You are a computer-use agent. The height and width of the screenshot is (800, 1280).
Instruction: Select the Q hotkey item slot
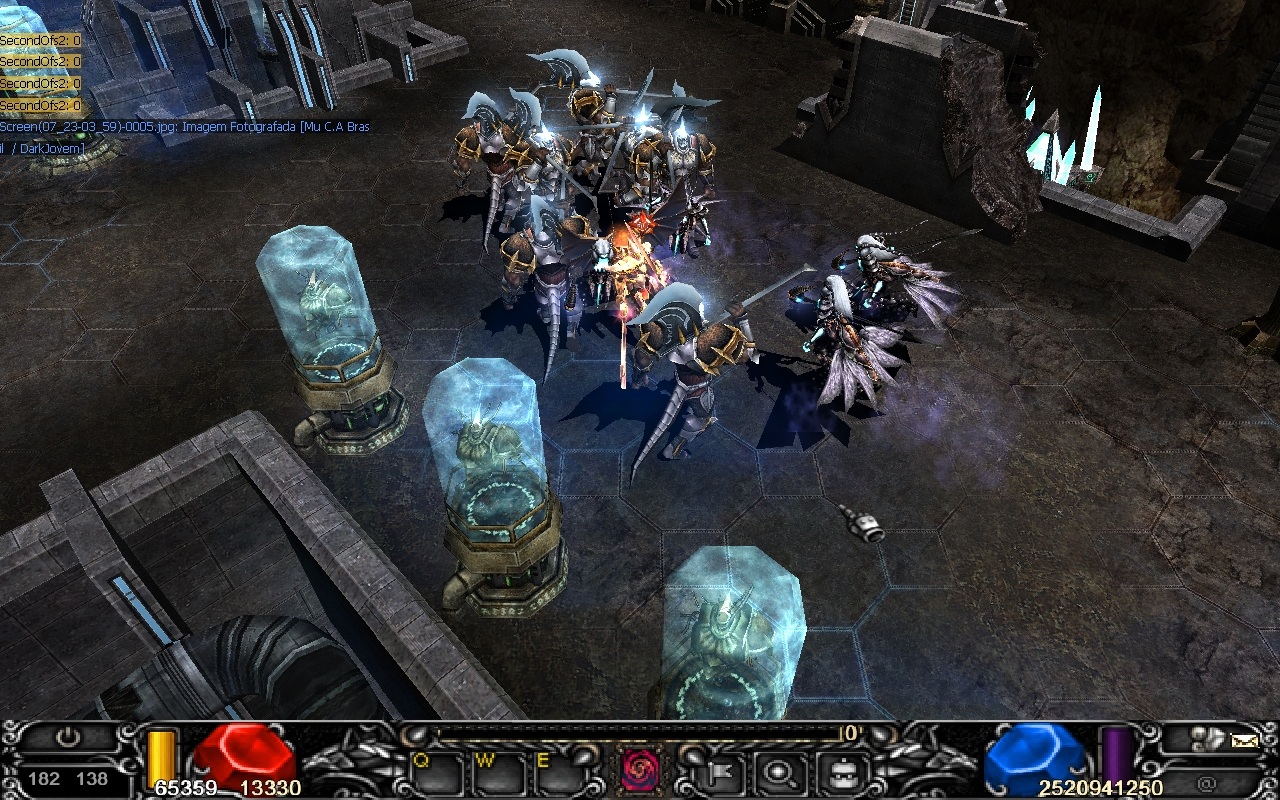point(432,772)
